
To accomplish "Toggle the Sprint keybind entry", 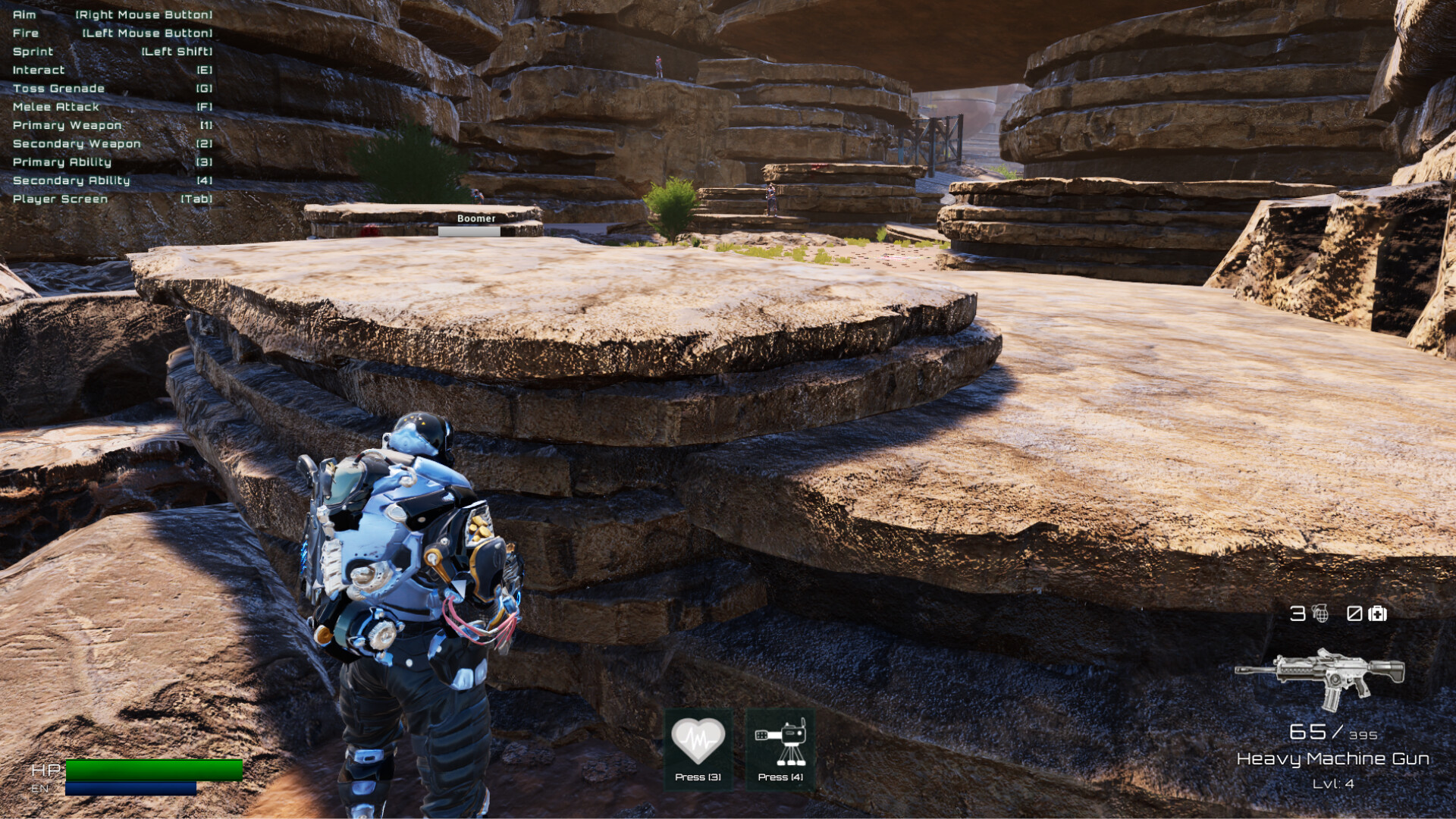I will [114, 52].
